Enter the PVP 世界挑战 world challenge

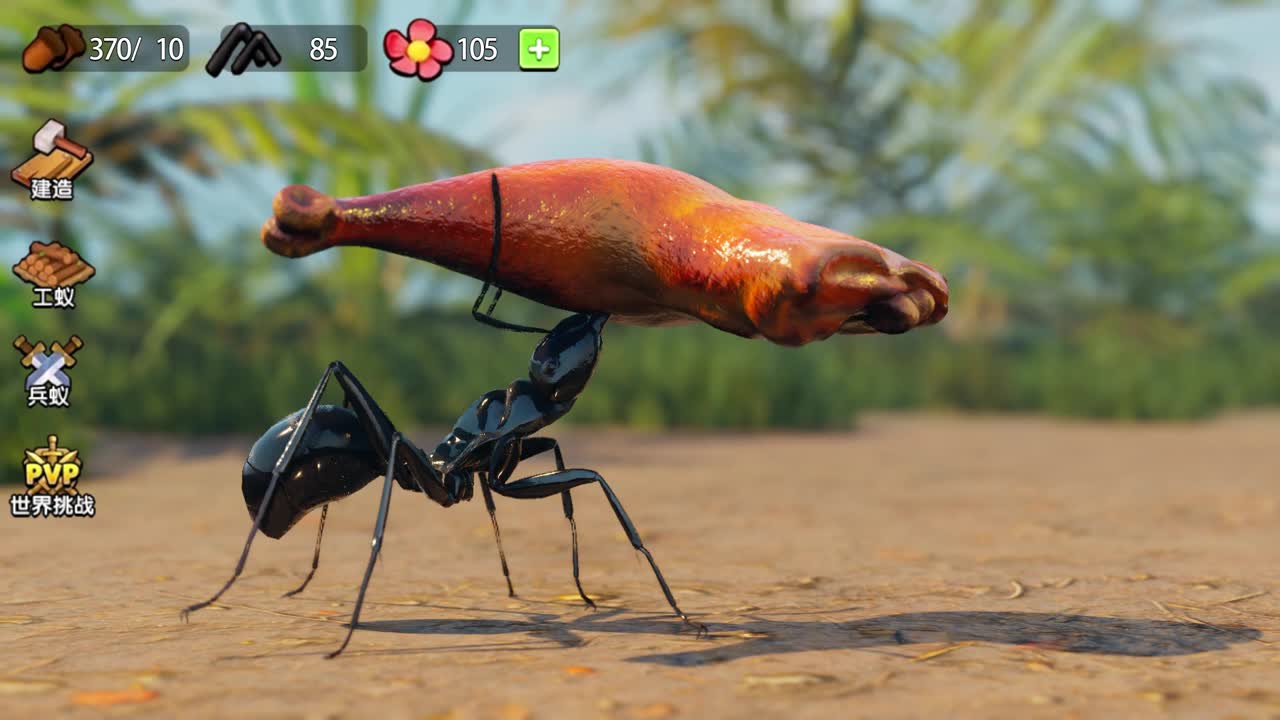[52, 477]
